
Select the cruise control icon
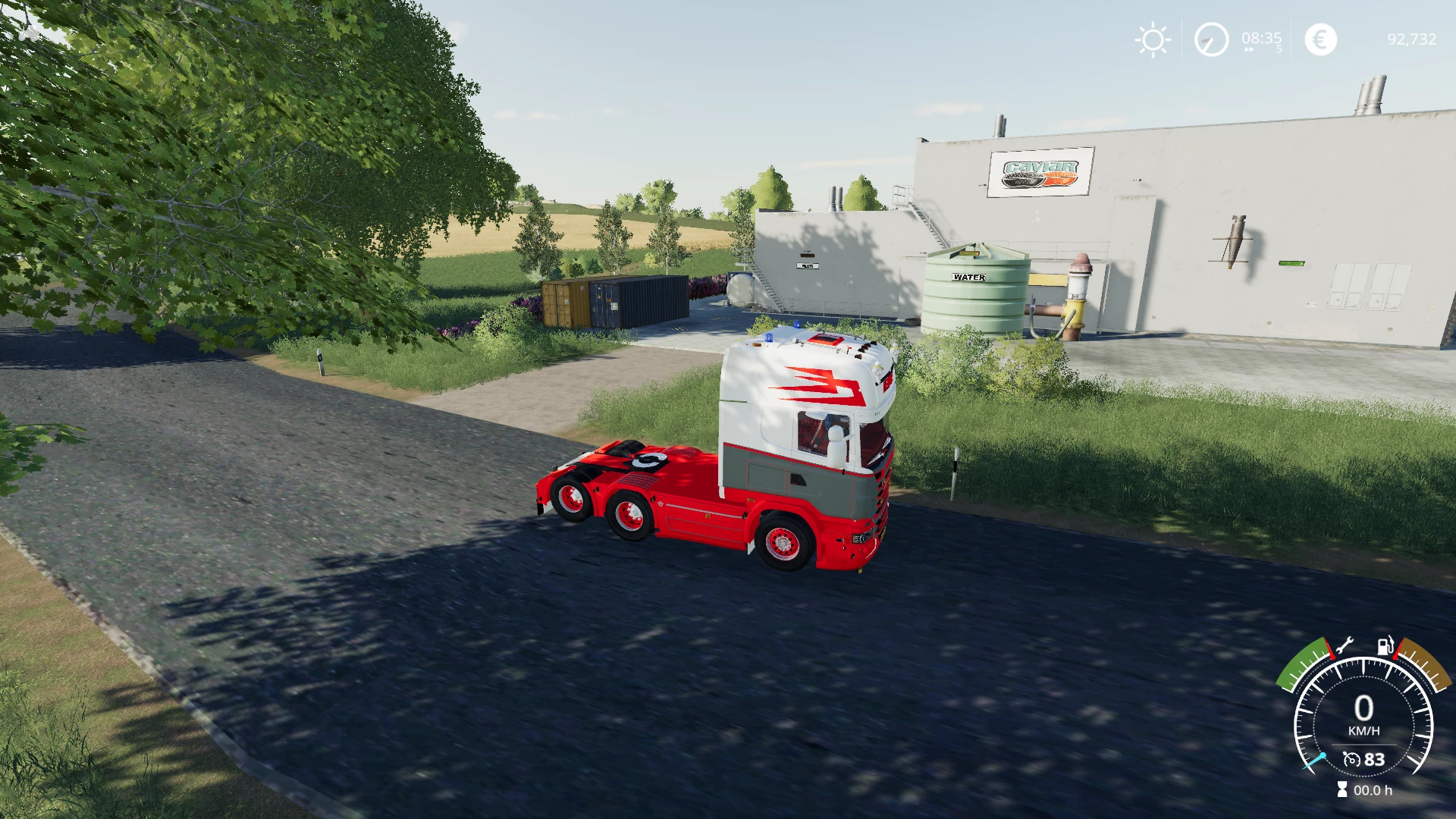pos(1351,759)
